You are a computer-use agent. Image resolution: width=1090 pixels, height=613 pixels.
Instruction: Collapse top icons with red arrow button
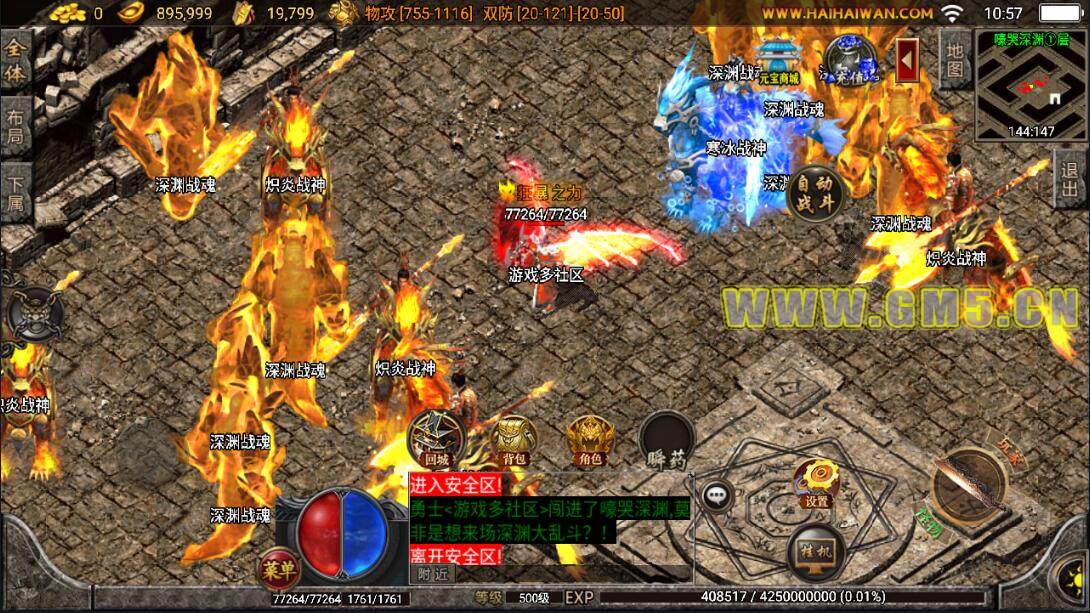908,62
